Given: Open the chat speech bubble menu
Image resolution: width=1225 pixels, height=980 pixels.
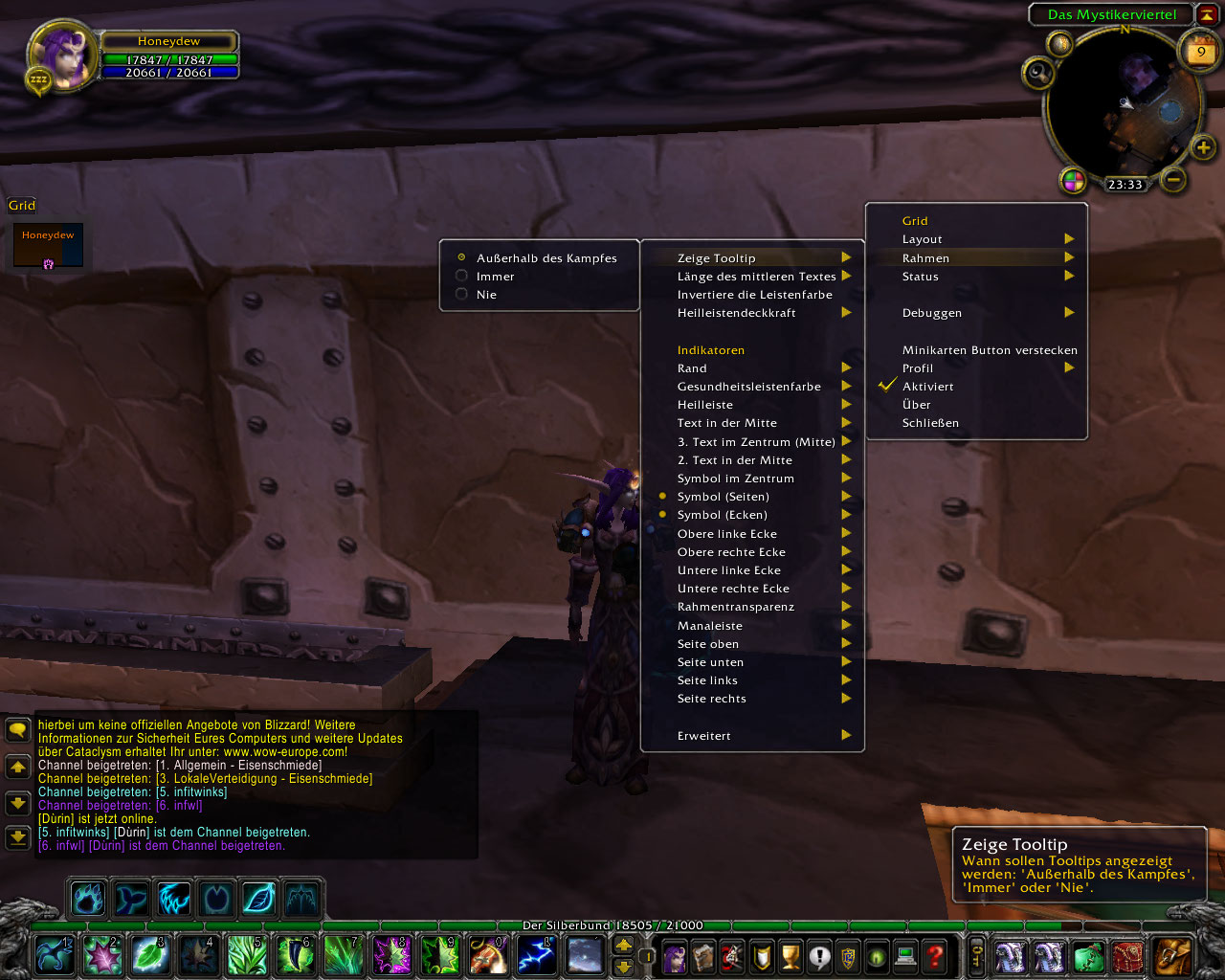Looking at the screenshot, I should 17,731.
